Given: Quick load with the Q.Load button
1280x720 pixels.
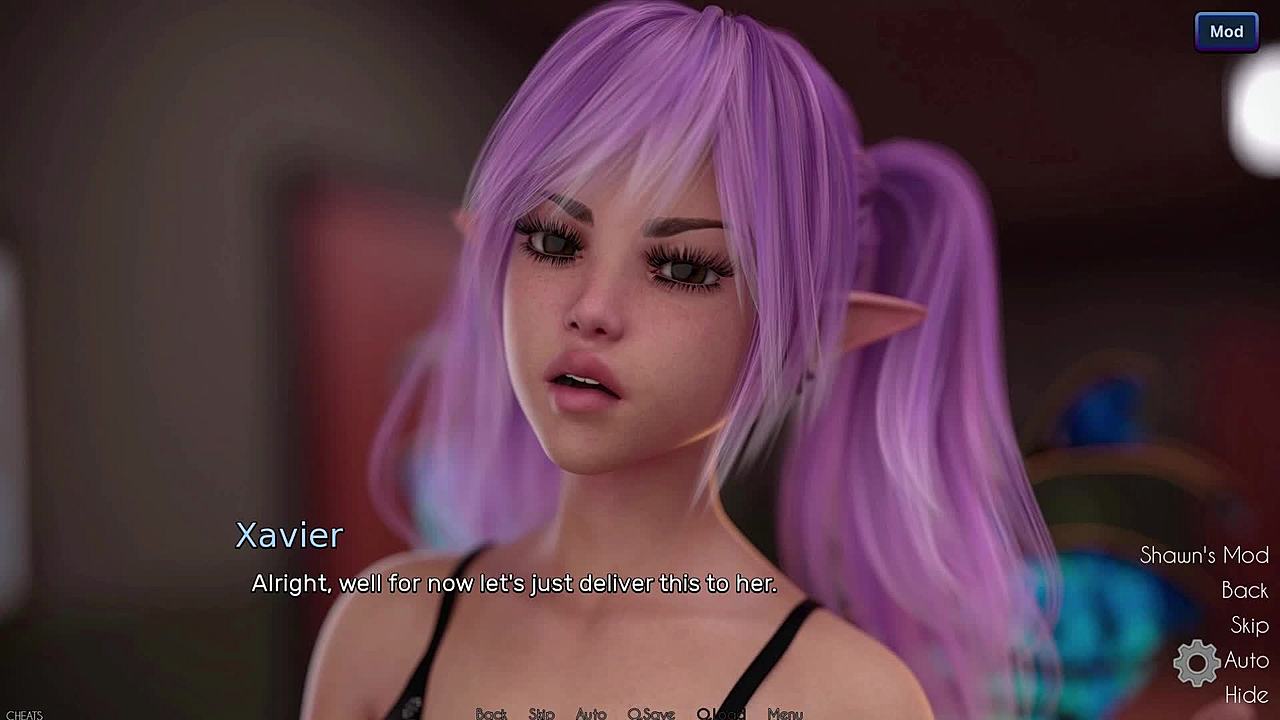Looking at the screenshot, I should pos(721,713).
